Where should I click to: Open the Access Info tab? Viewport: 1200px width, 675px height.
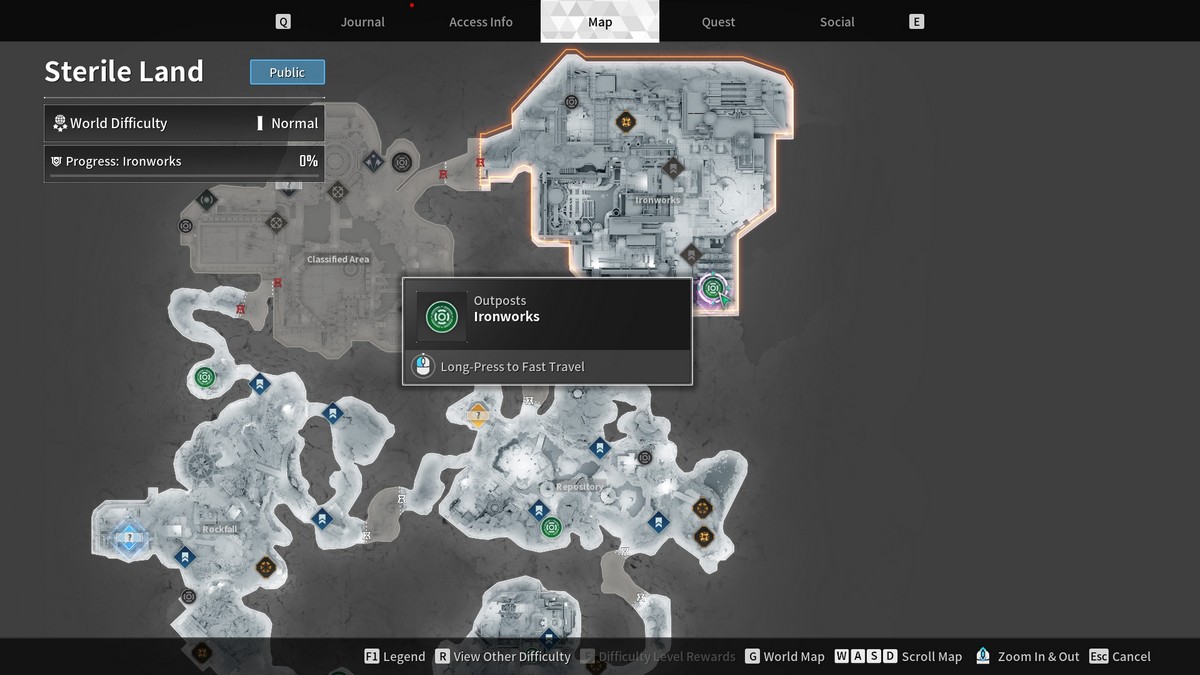(480, 22)
